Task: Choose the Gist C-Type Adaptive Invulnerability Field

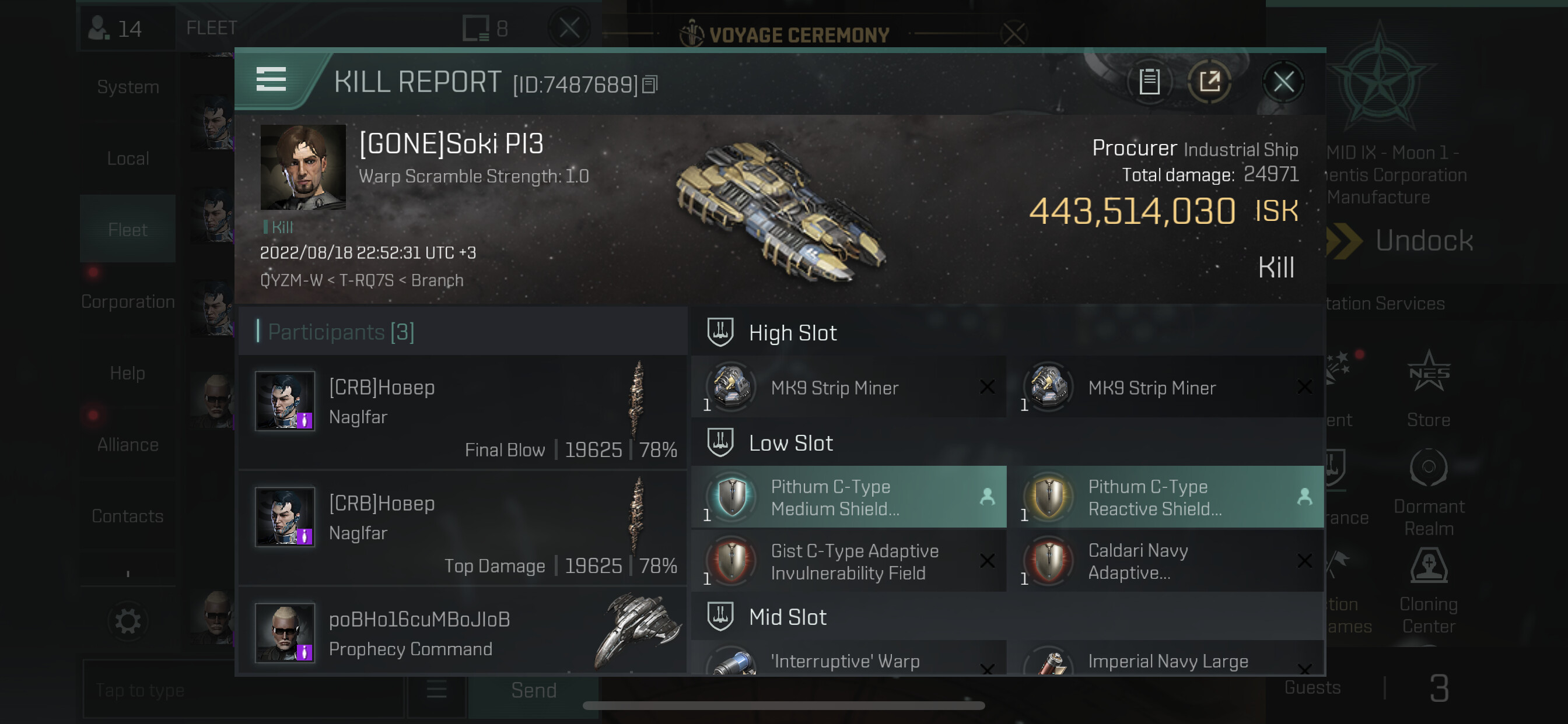Action: 849,561
